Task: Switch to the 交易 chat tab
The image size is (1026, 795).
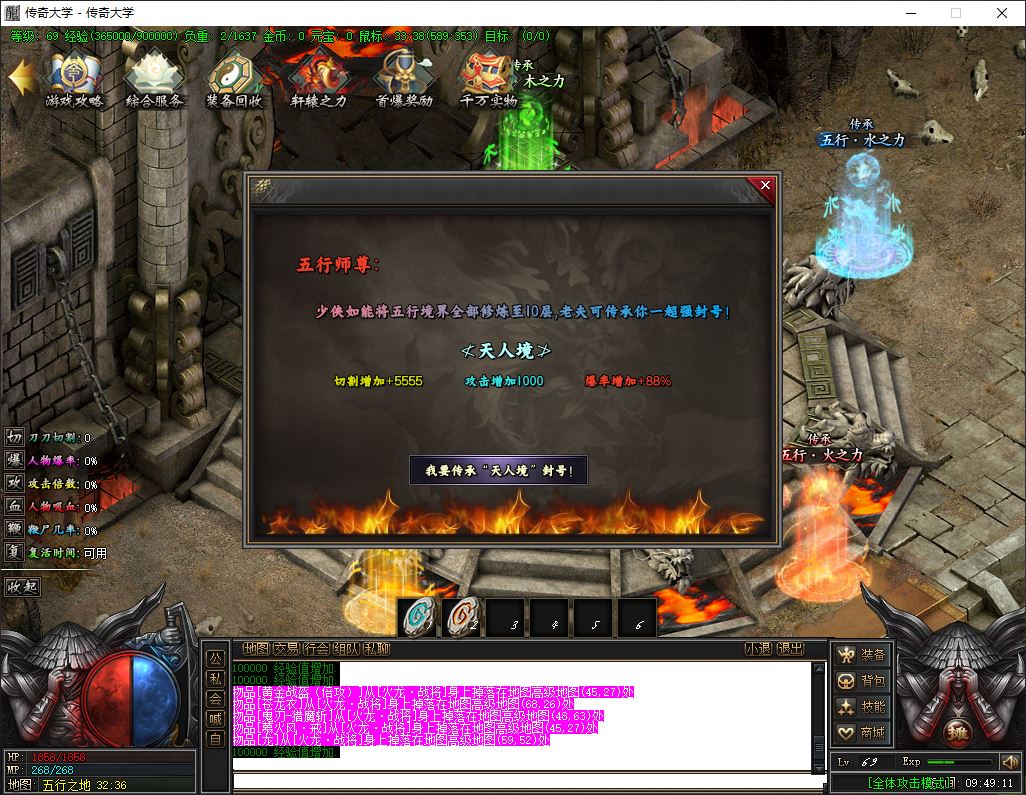Action: (286, 649)
